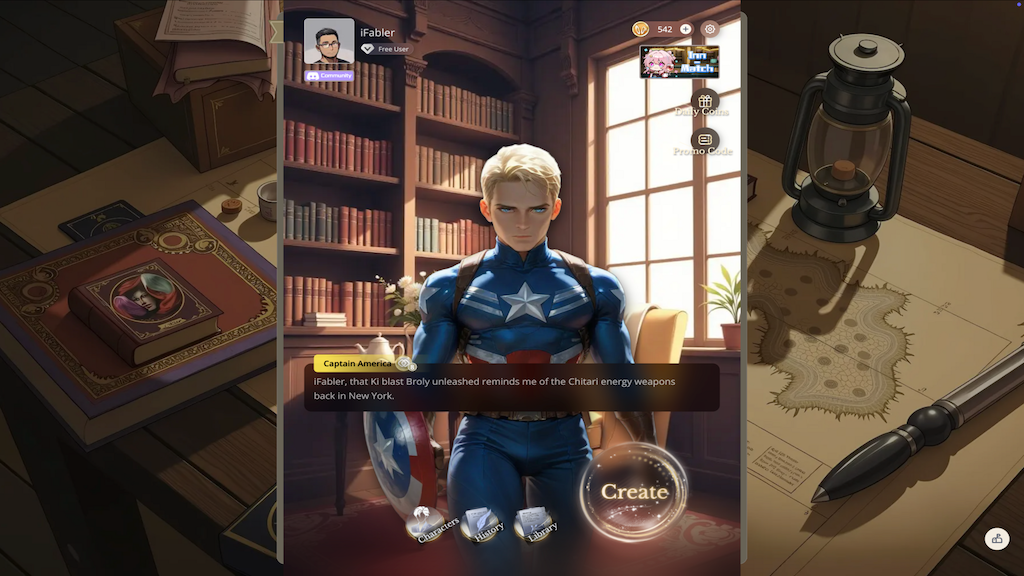Image resolution: width=1024 pixels, height=576 pixels.
Task: Click the Free User membership badge
Action: point(386,49)
